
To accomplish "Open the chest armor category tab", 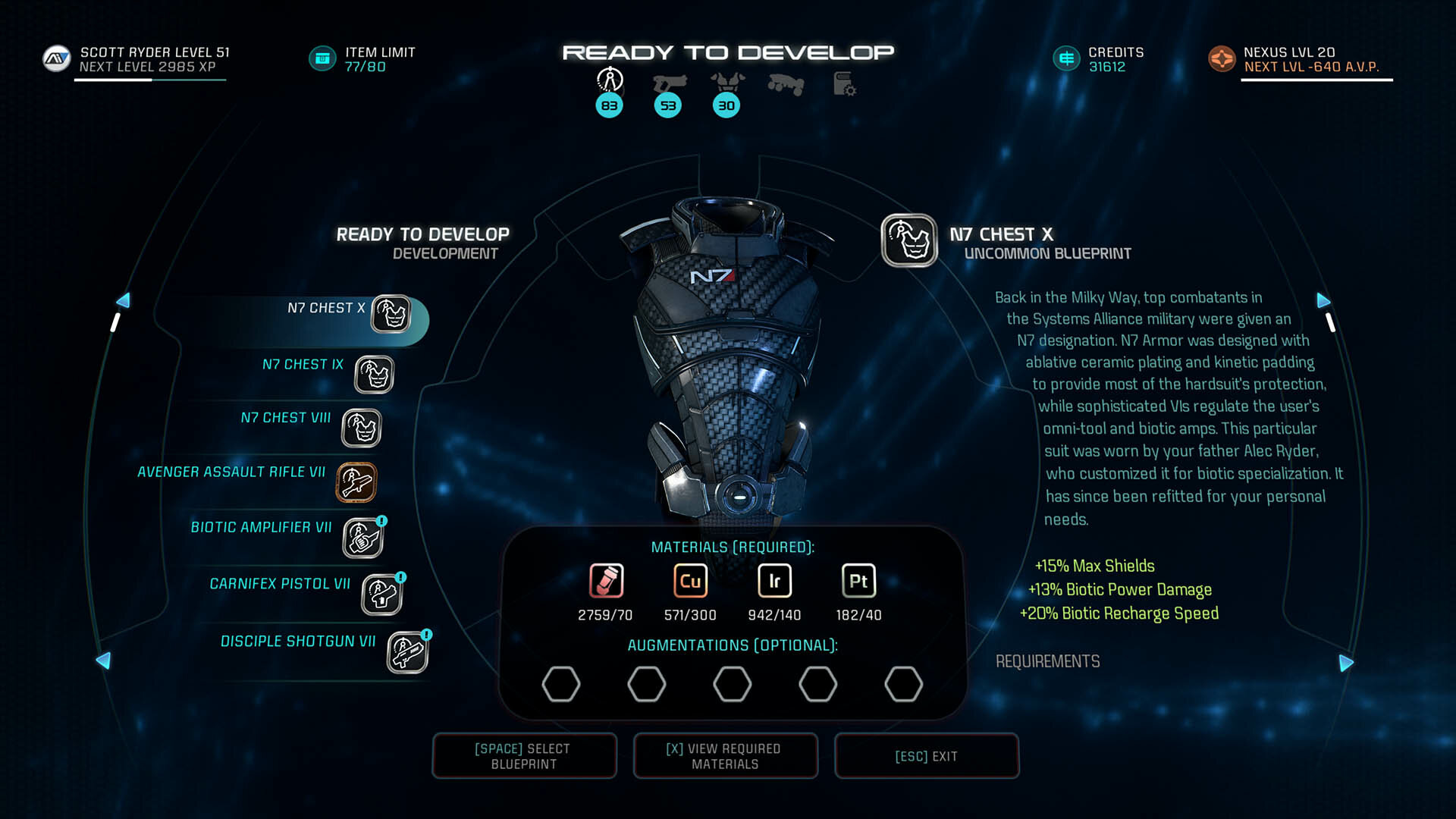I will [x=726, y=82].
